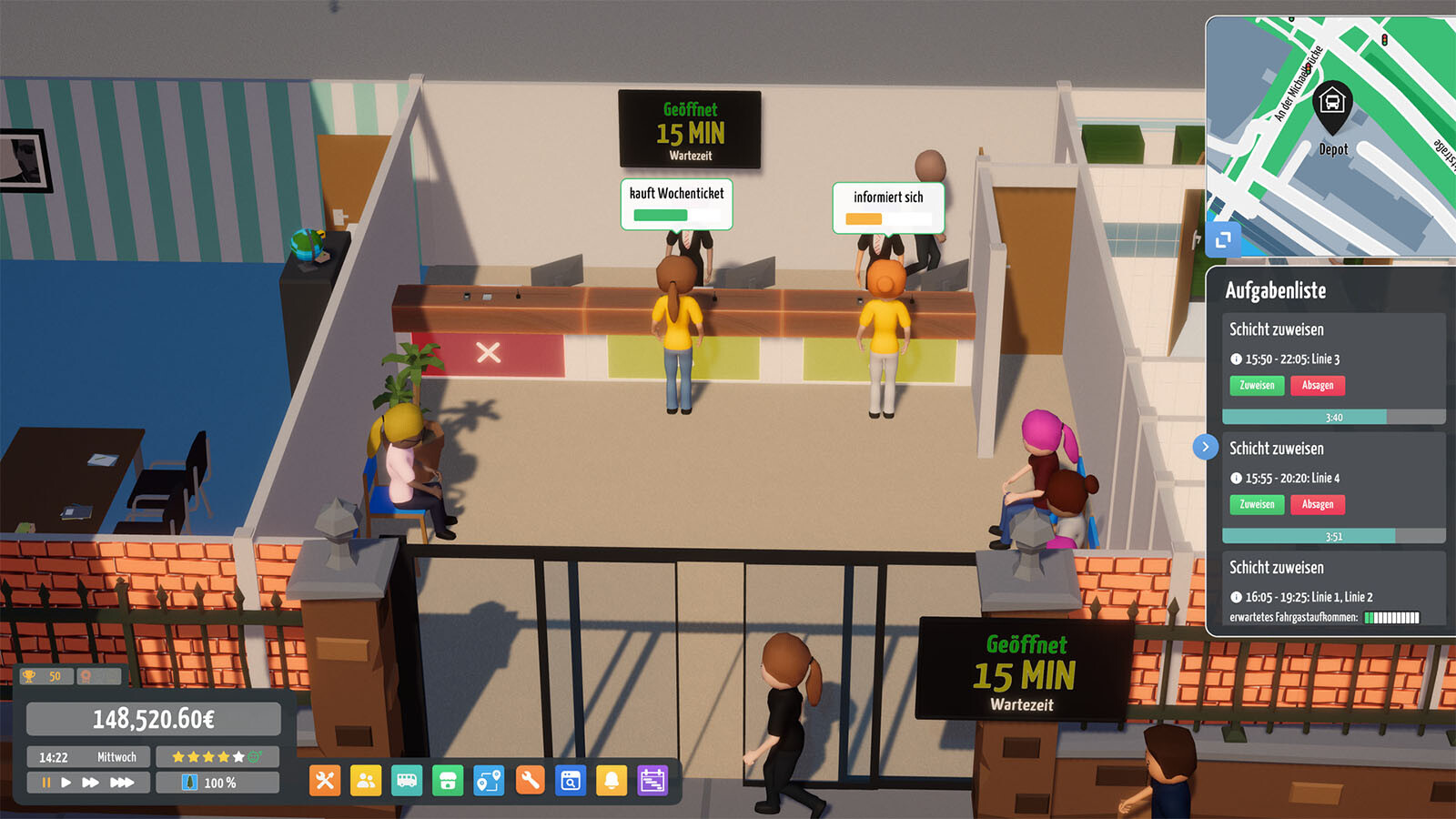Cancel the Linie 4 shift with Absagen
1456x819 pixels.
click(1317, 504)
